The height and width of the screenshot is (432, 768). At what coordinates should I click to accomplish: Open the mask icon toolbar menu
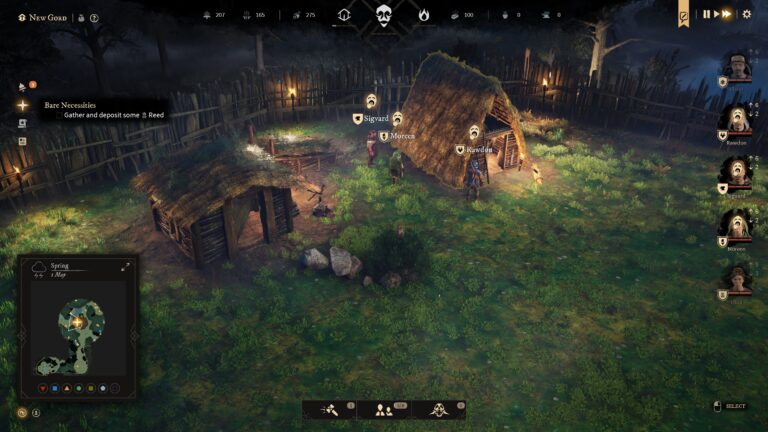(438, 409)
